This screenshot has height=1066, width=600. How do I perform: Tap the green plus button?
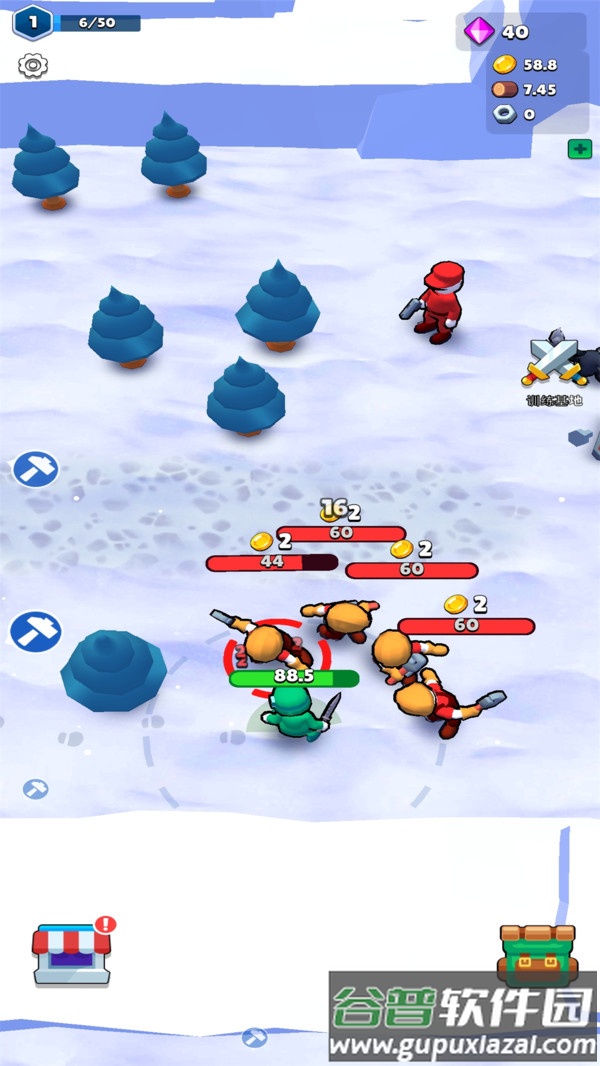[x=578, y=149]
